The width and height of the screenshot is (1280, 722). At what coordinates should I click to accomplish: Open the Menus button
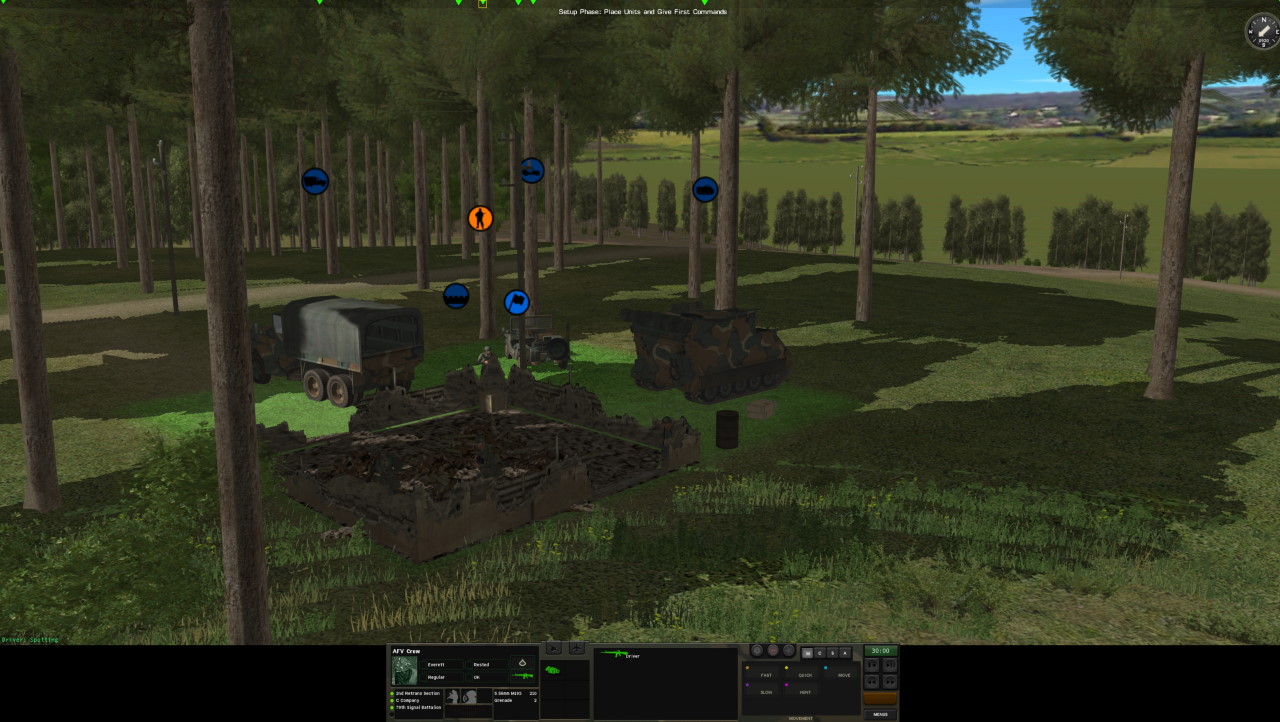880,714
